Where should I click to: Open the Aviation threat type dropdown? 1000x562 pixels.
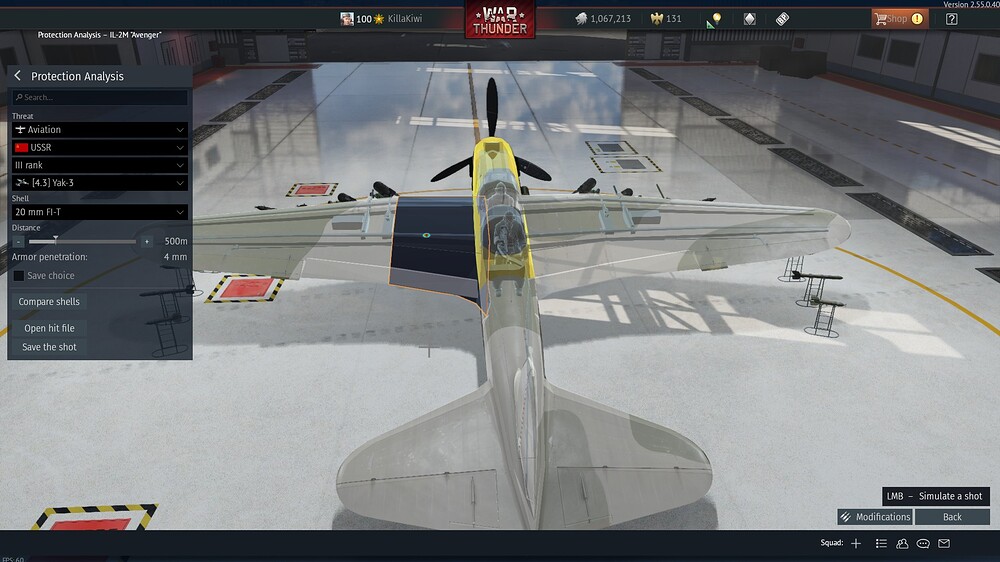(x=100, y=129)
